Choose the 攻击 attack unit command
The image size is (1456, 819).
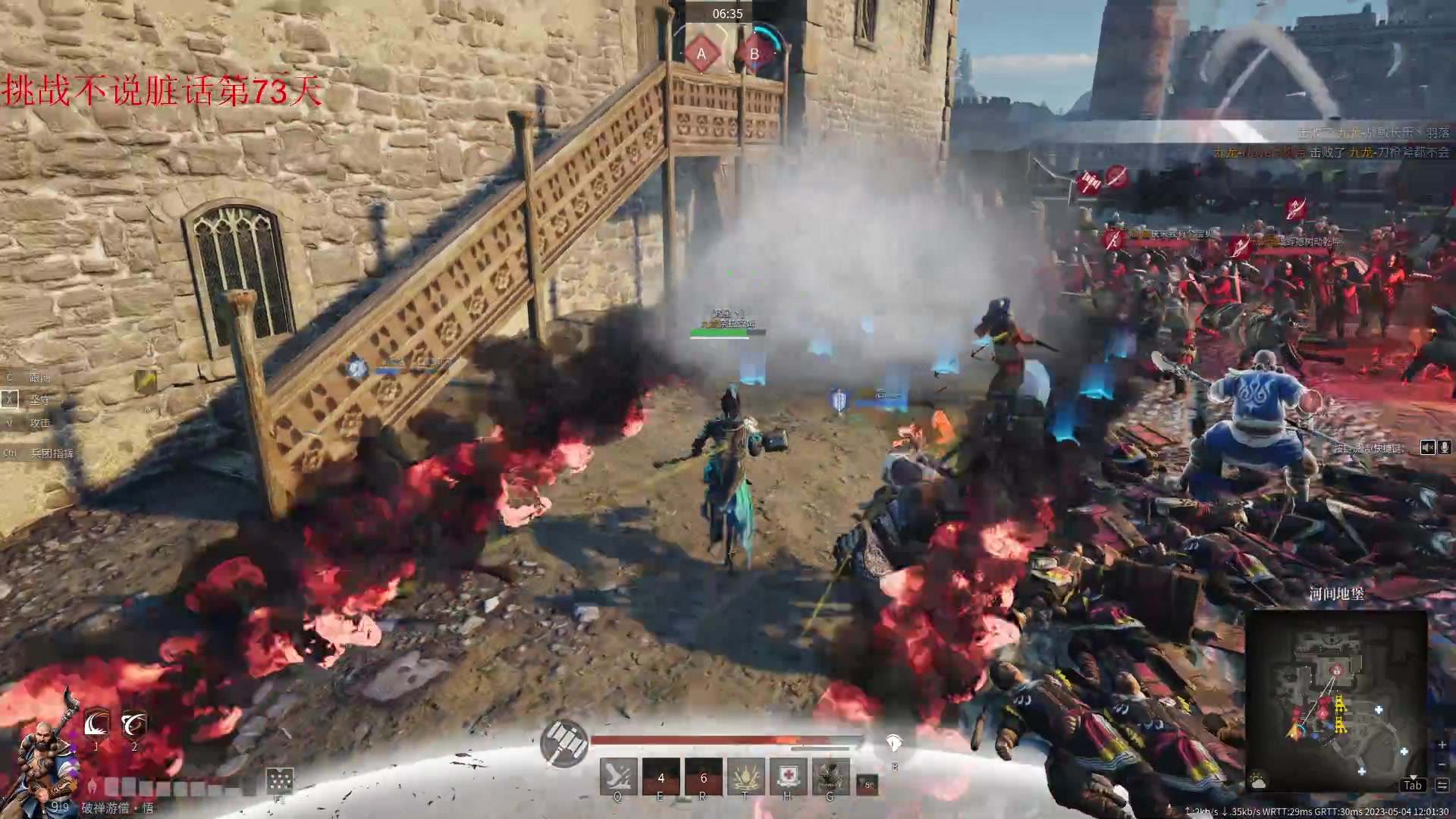[x=39, y=423]
